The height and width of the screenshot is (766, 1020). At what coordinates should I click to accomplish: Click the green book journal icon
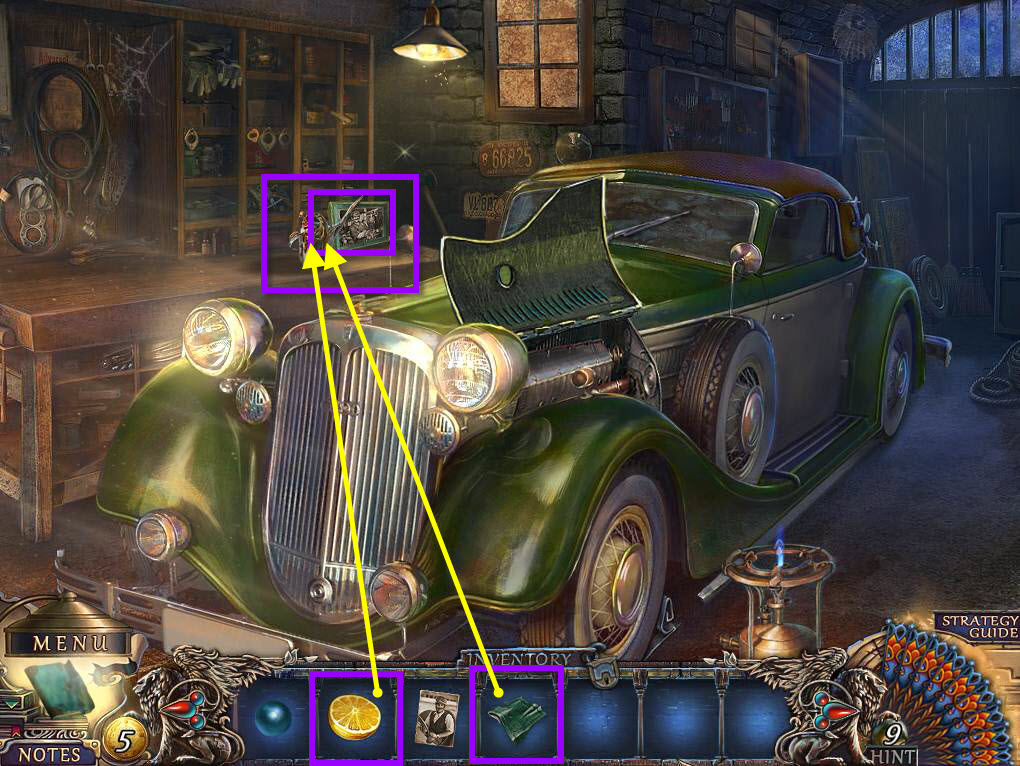coord(58,688)
